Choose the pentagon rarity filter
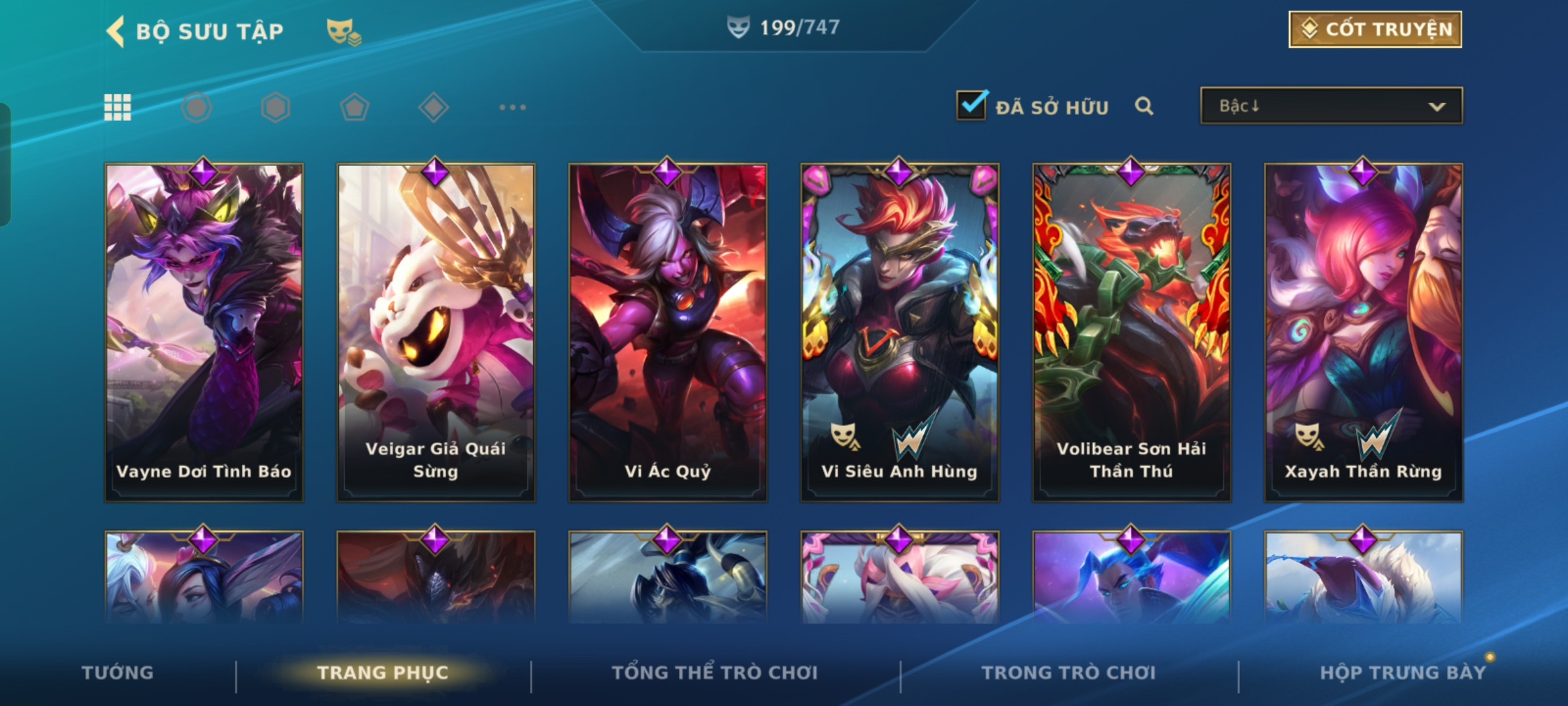Image resolution: width=1568 pixels, height=706 pixels. point(354,107)
